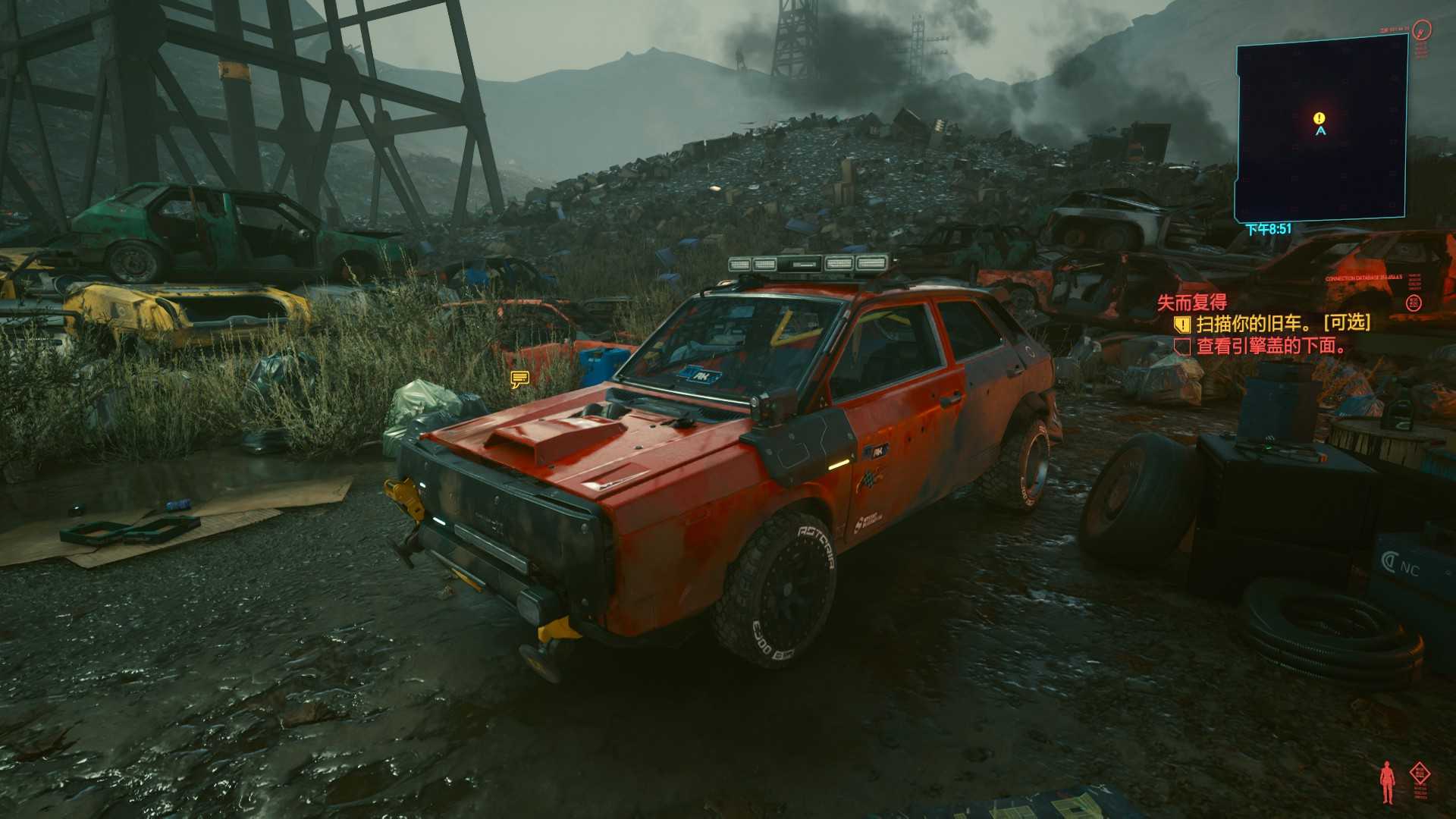Click the yellow speech bubble marker
1456x819 pixels.
click(519, 378)
